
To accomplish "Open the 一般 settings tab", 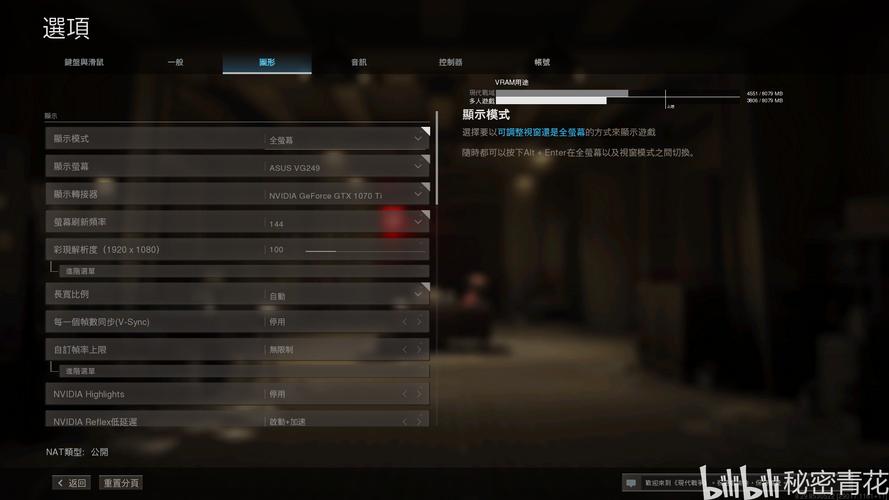I will coord(175,62).
